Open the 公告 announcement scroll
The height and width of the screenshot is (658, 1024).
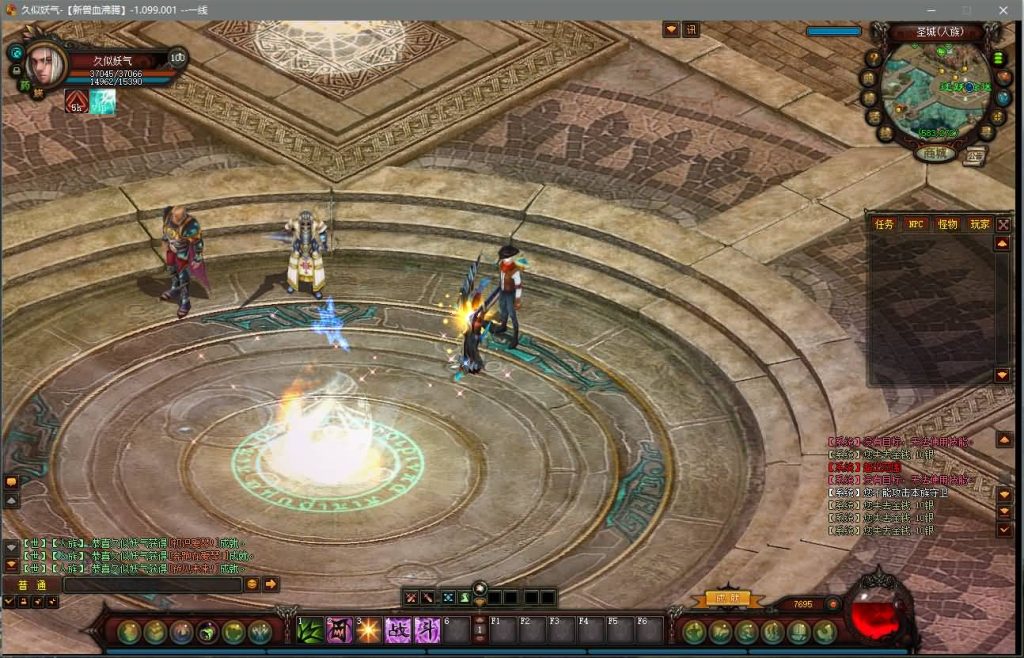(975, 155)
